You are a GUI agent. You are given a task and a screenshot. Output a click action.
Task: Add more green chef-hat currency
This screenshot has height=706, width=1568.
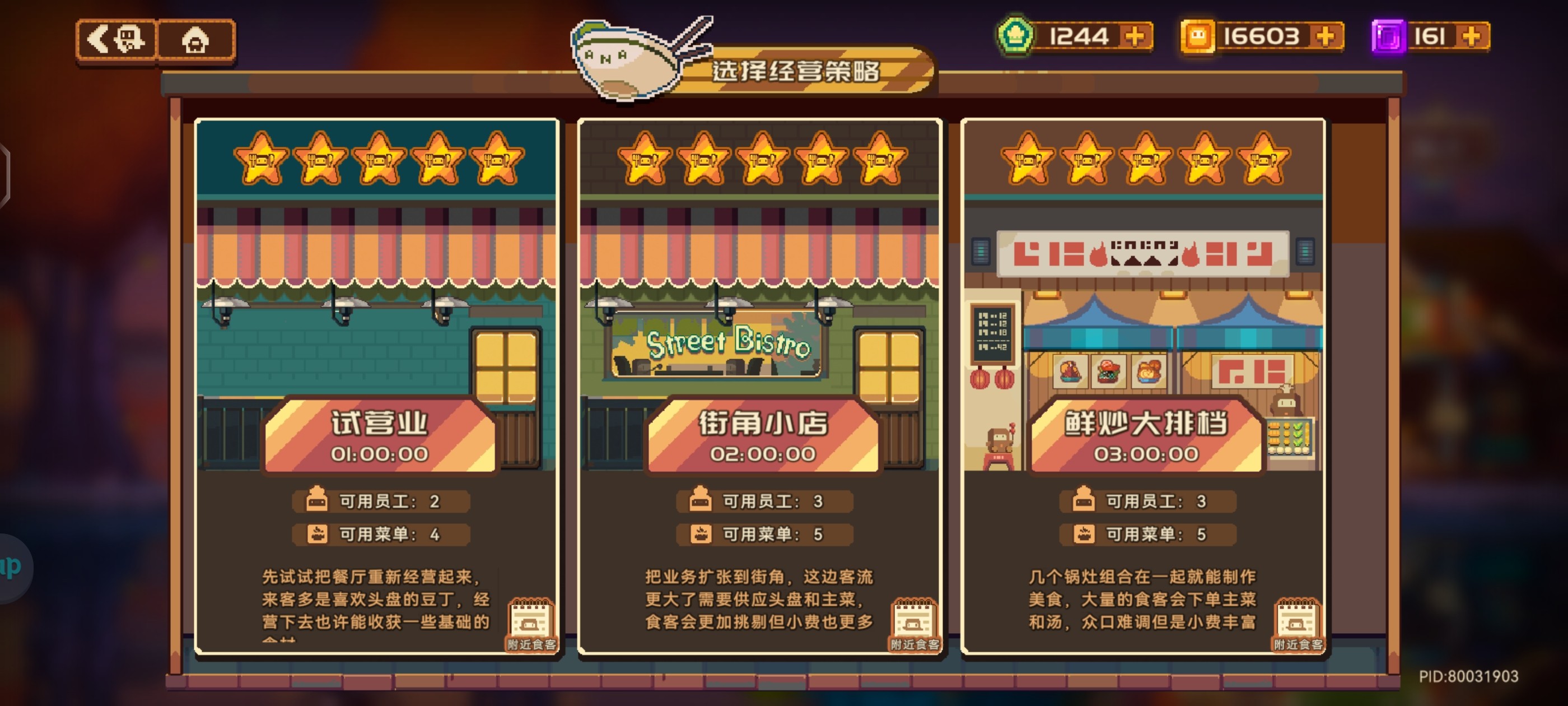click(x=1135, y=36)
